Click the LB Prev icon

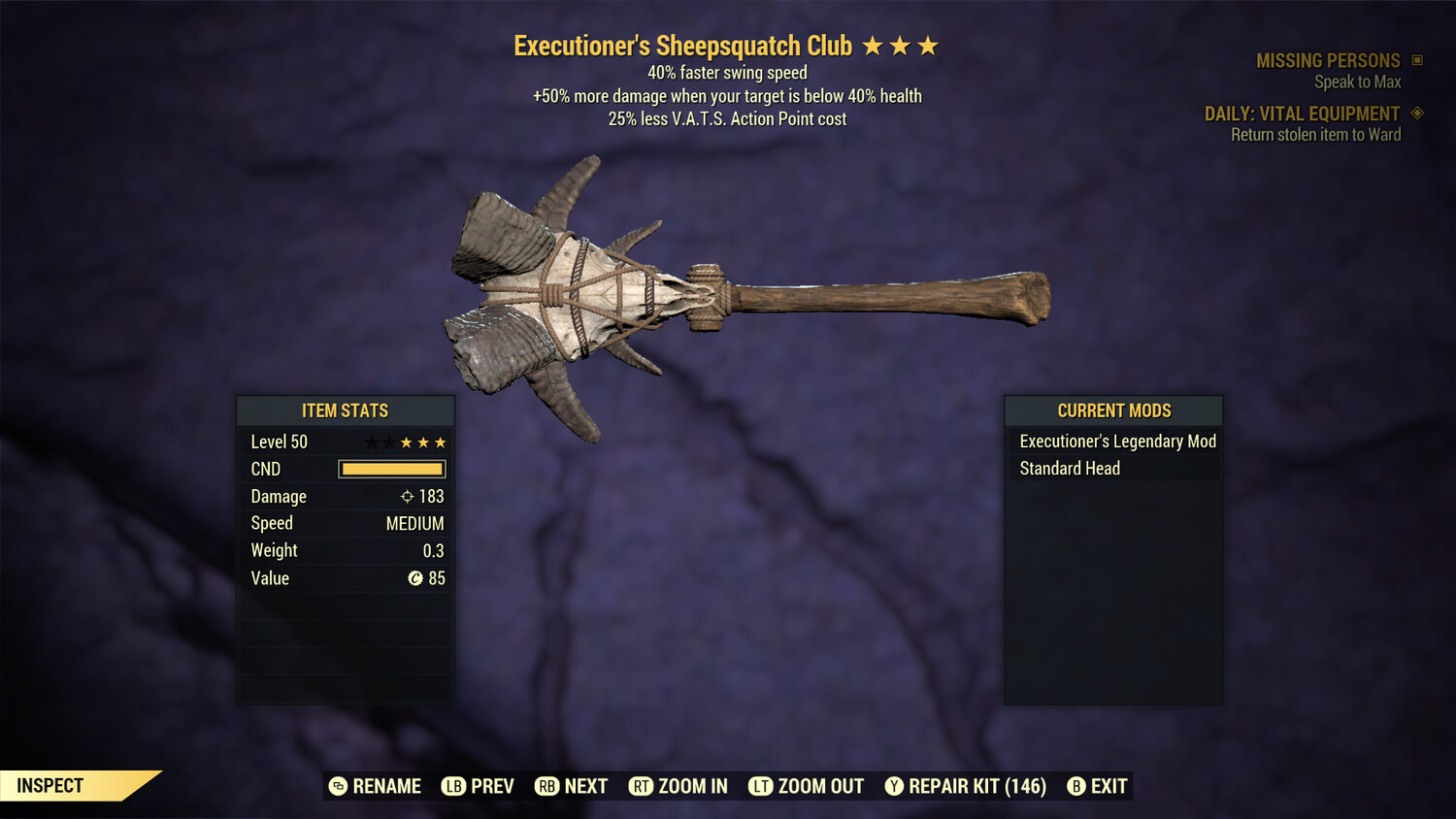(452, 786)
